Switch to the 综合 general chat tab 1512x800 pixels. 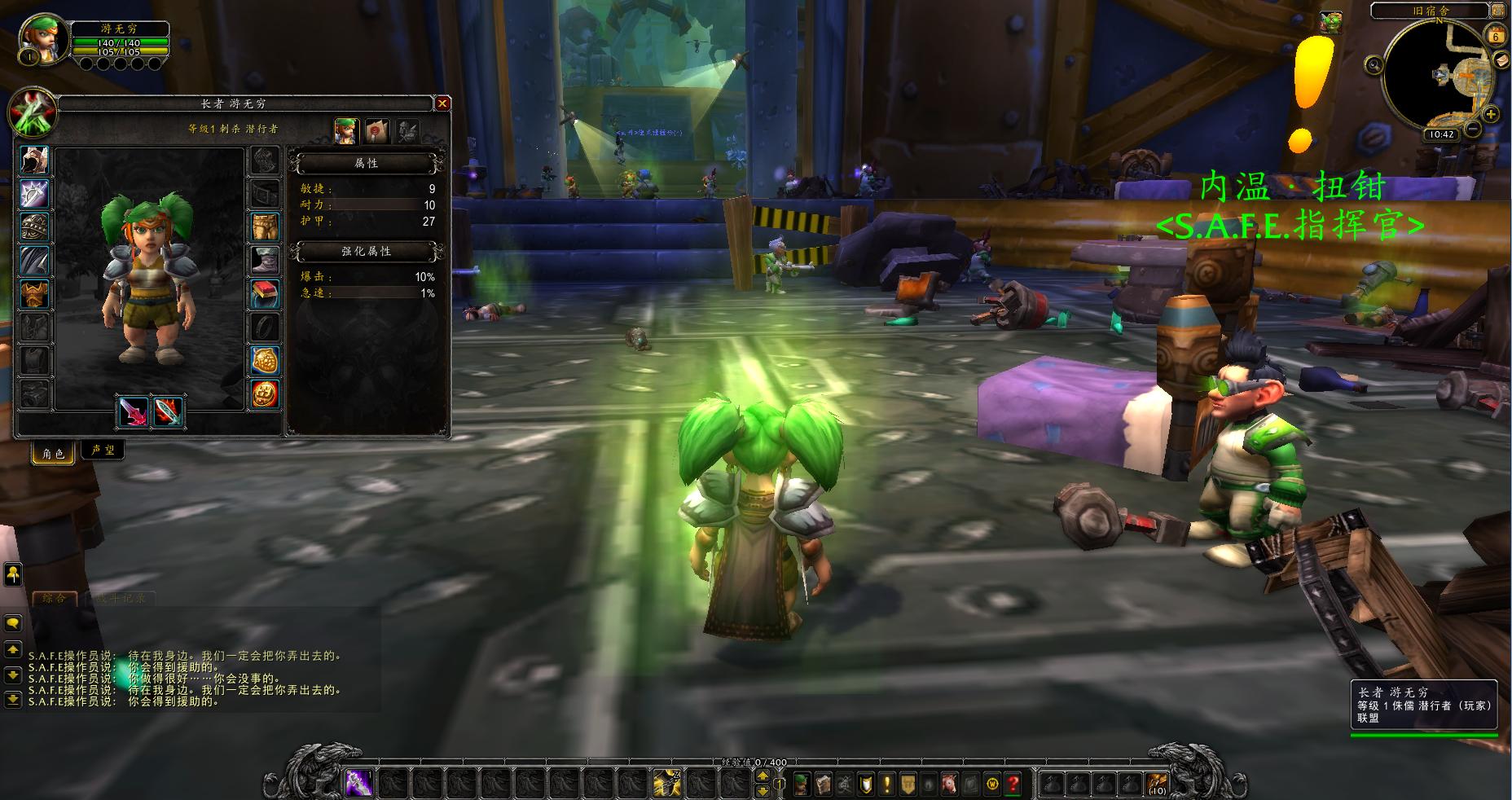pyautogui.click(x=55, y=598)
